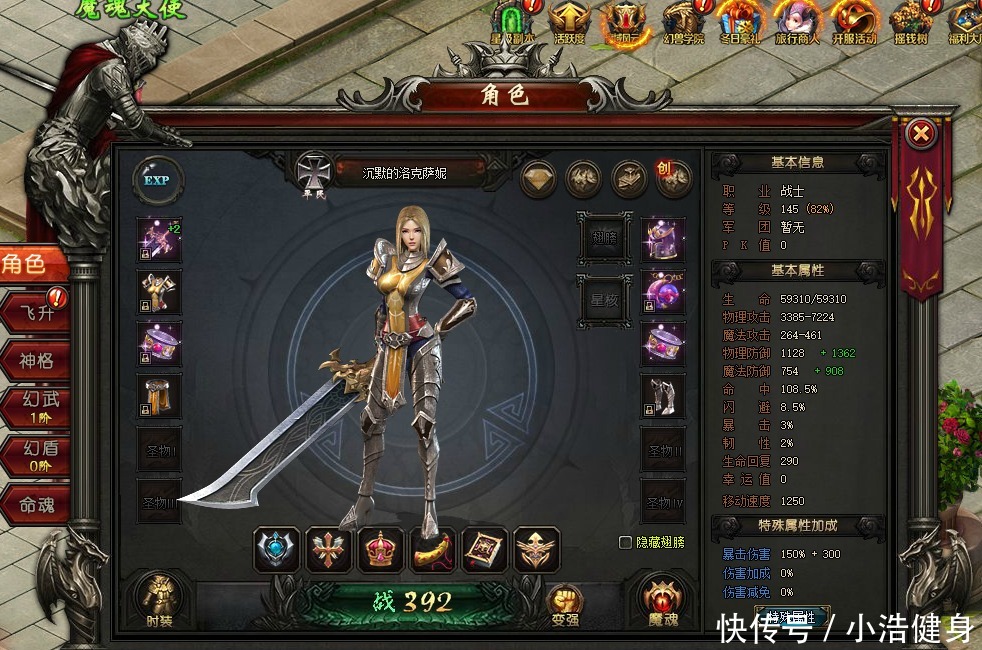This screenshot has width=982, height=650.
Task: Open the 摇钱树 money tree icon
Action: point(911,22)
